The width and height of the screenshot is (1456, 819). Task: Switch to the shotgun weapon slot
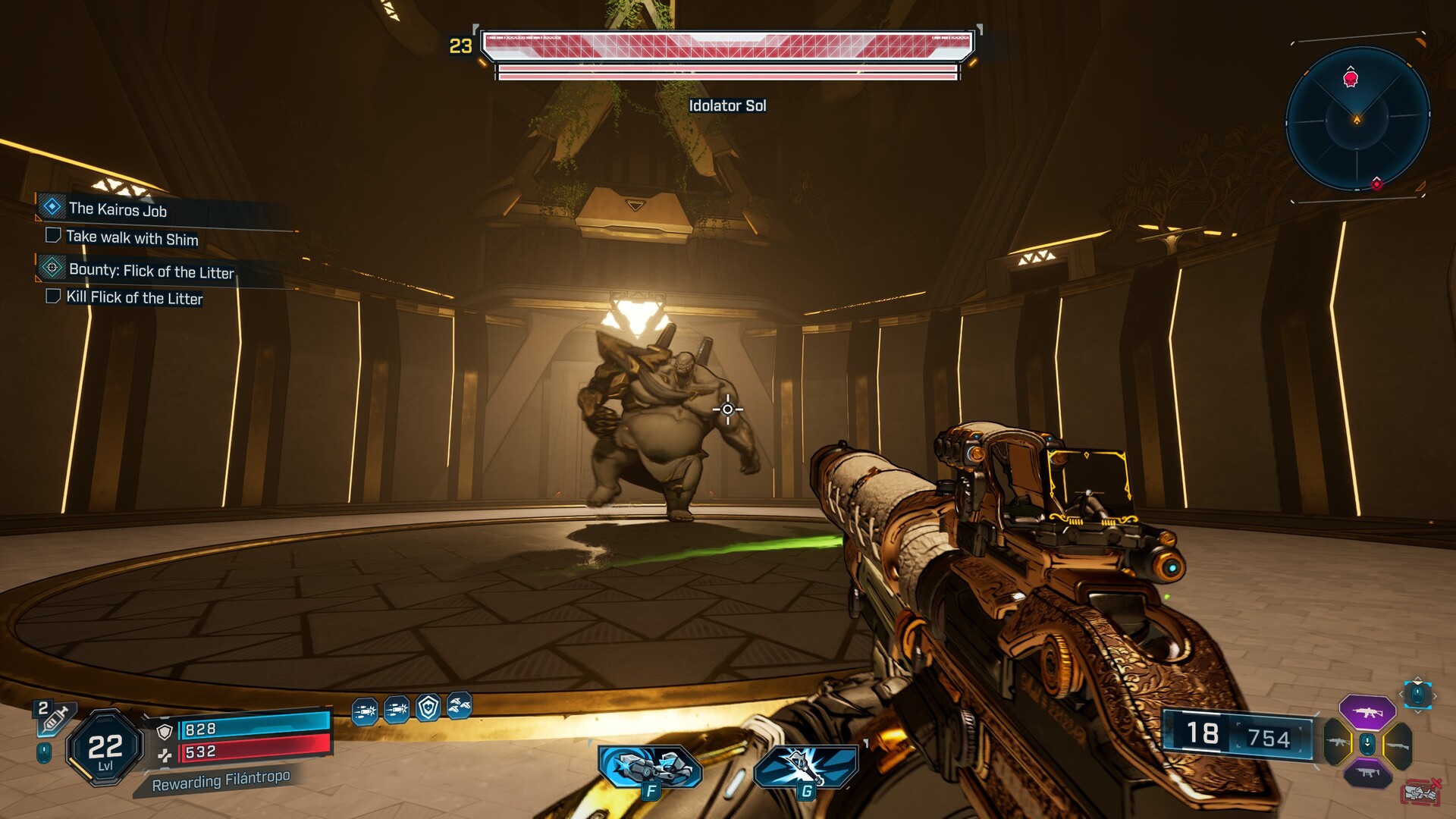coord(1398,745)
